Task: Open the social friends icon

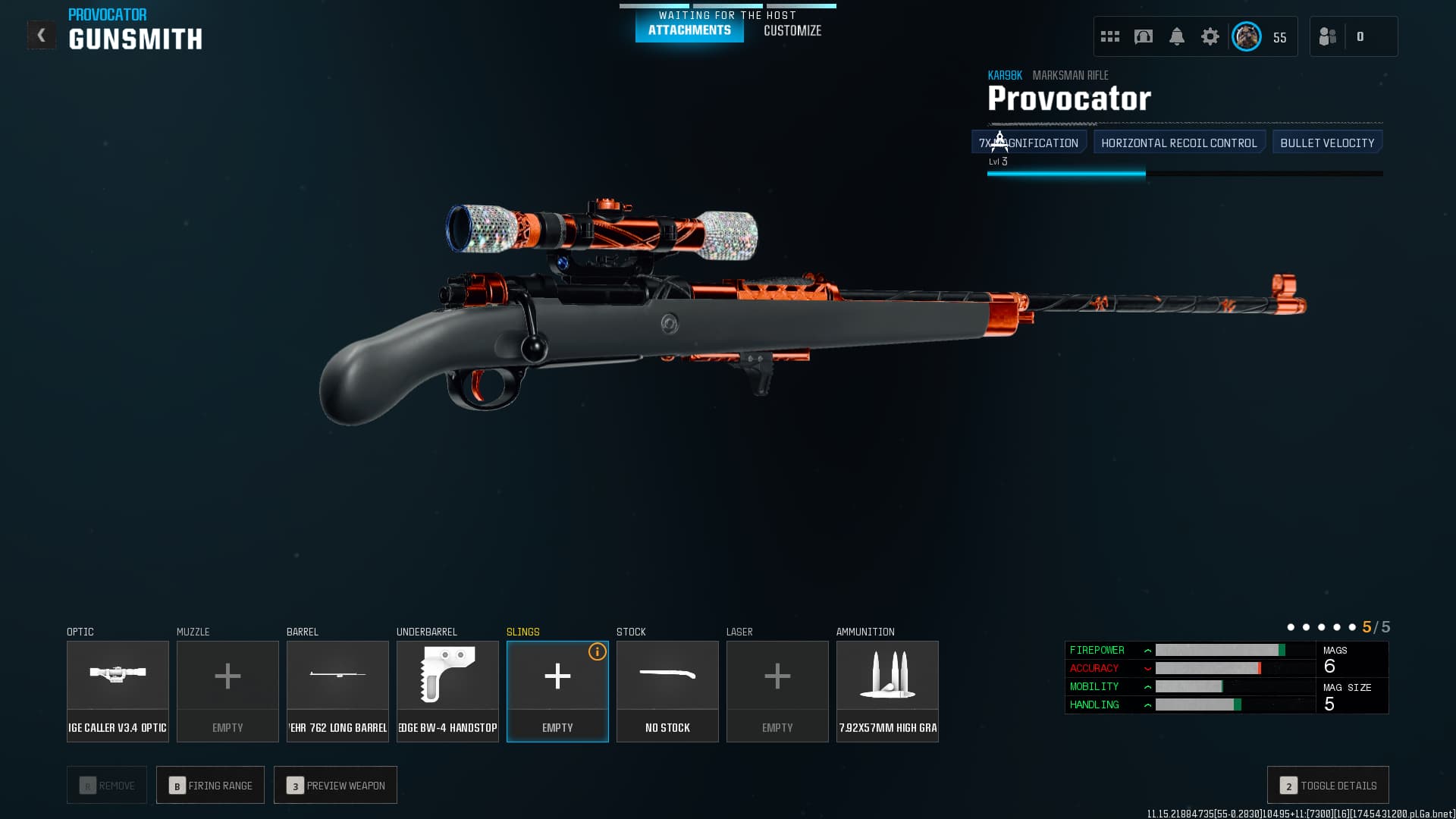Action: pos(1328,36)
